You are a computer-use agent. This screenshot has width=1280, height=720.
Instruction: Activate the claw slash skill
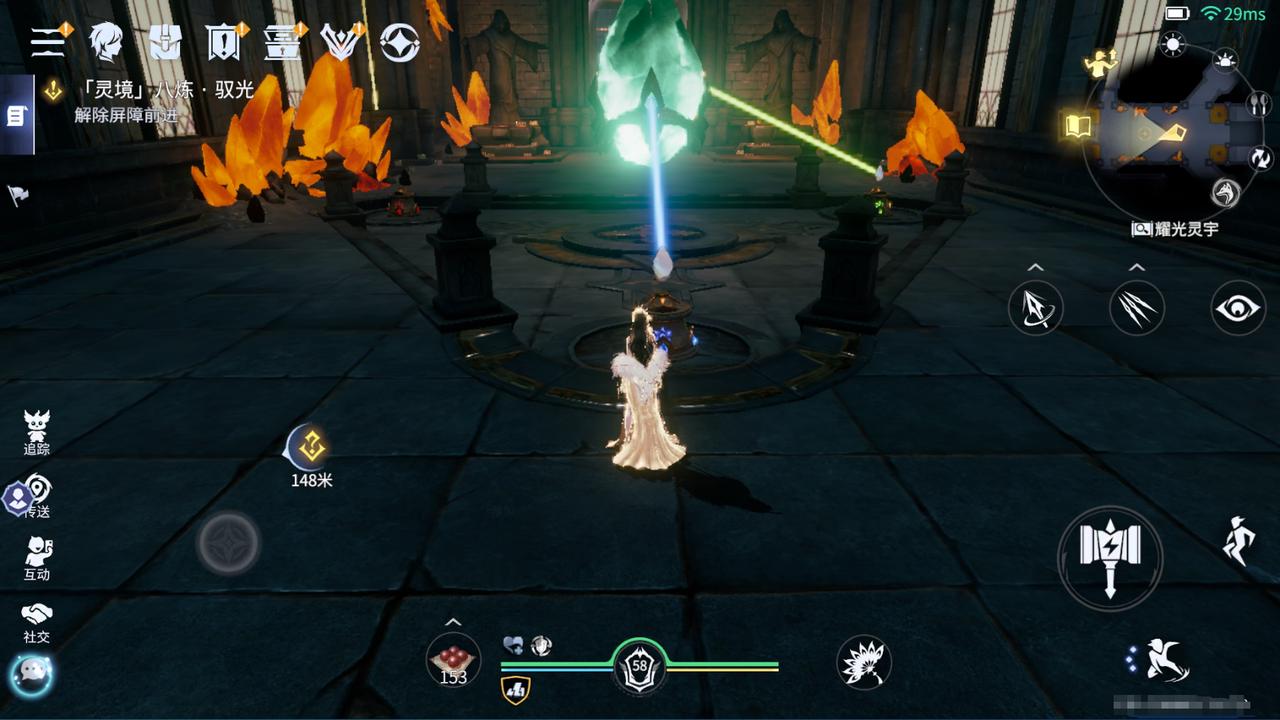click(1136, 307)
